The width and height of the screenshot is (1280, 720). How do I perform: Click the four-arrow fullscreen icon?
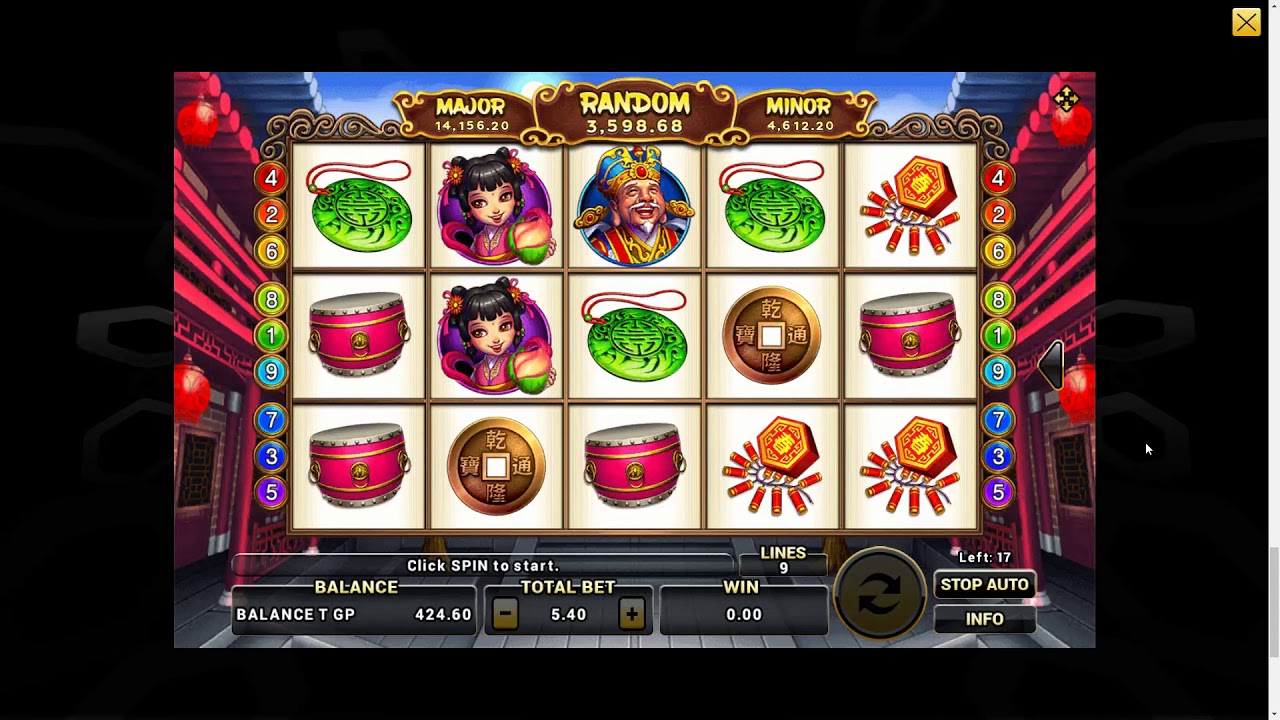[x=1066, y=99]
